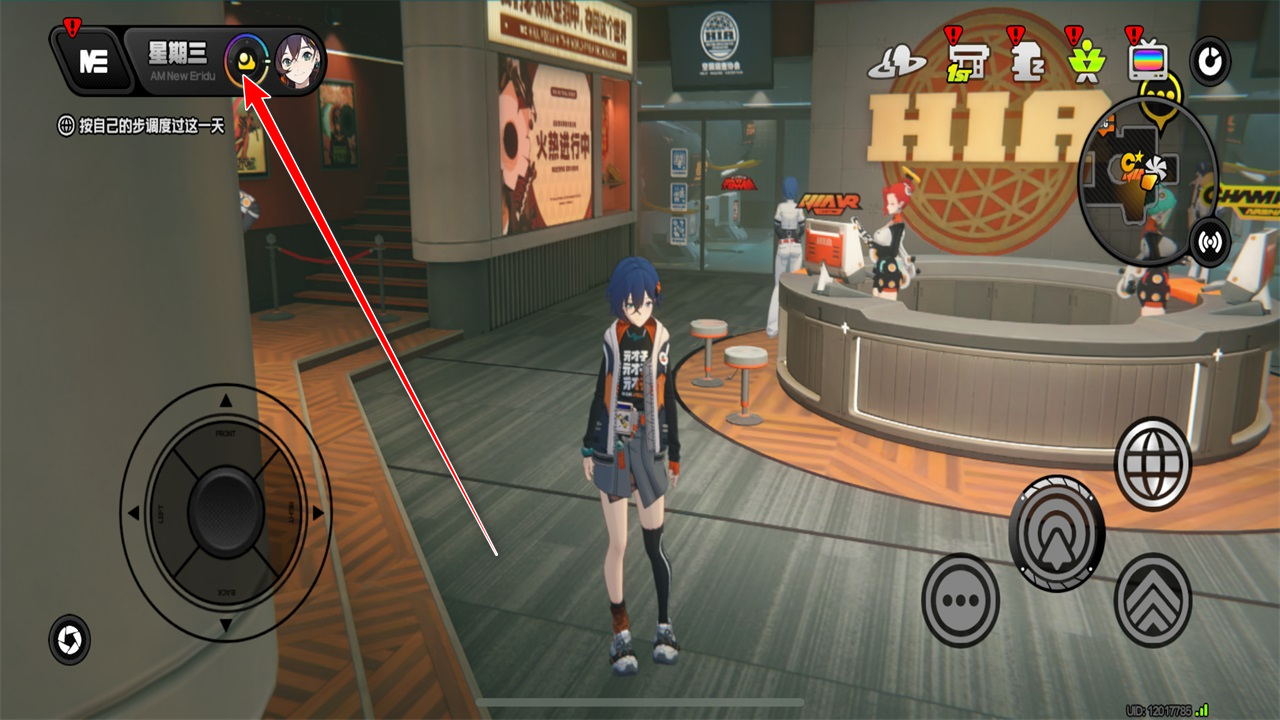This screenshot has height=720, width=1280.
Task: Click the circular dial button beside TV icon
Action: [1210, 63]
